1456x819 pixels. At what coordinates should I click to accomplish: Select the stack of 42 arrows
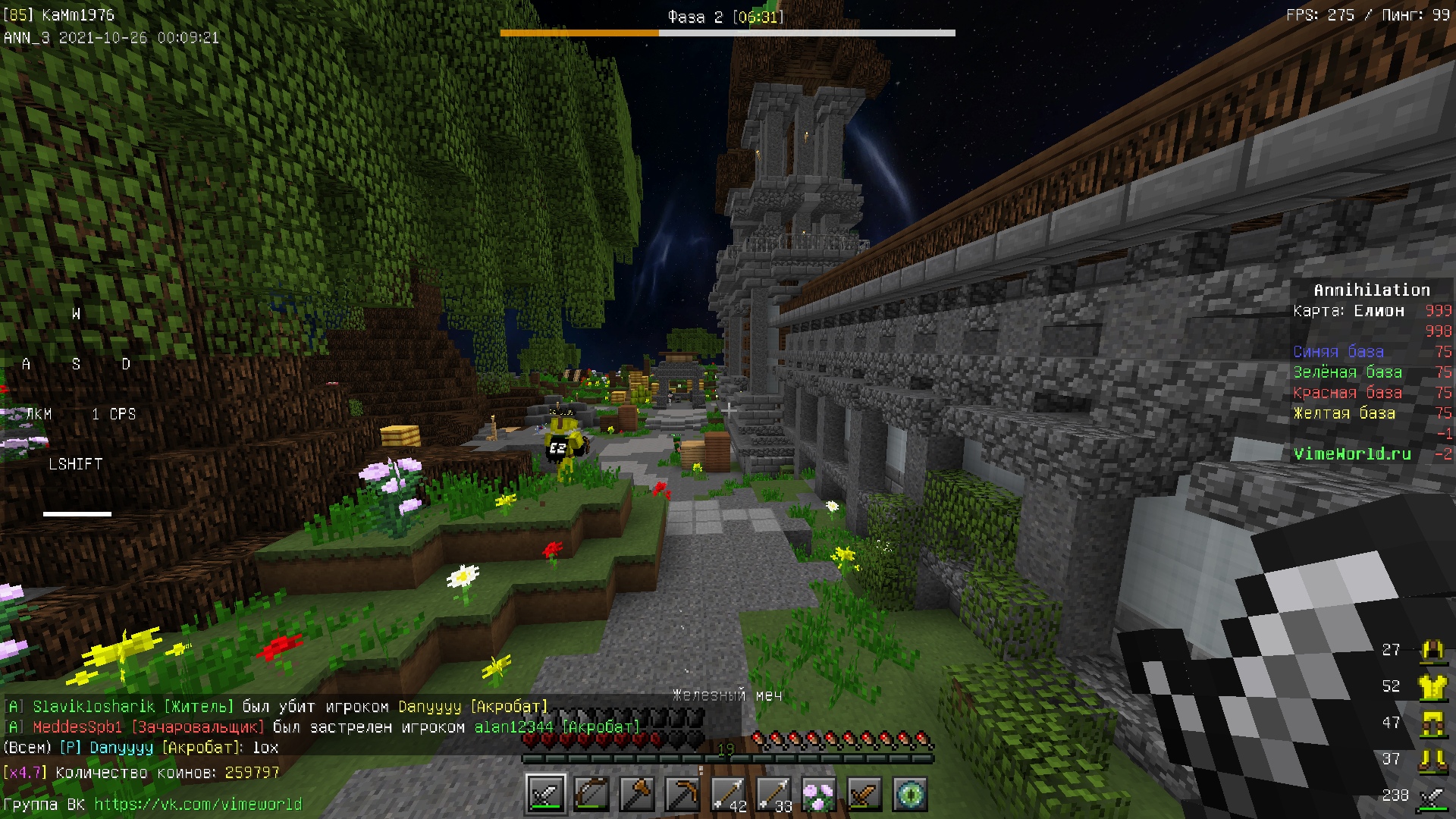click(x=728, y=794)
